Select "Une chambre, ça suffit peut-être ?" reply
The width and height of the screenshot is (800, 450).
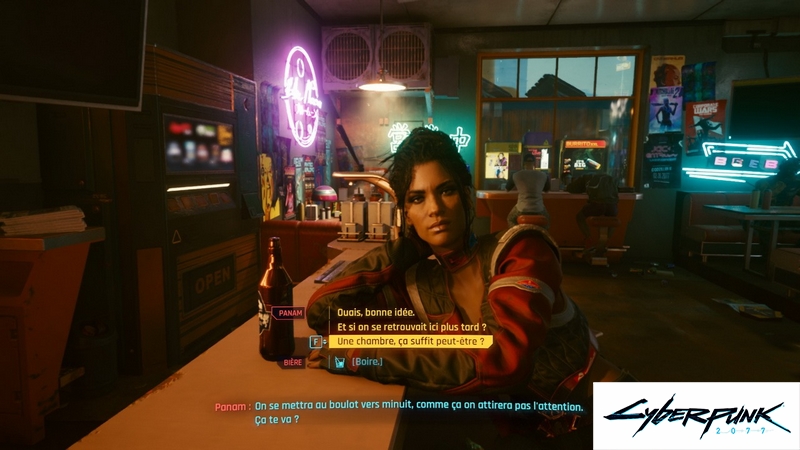click(x=411, y=341)
